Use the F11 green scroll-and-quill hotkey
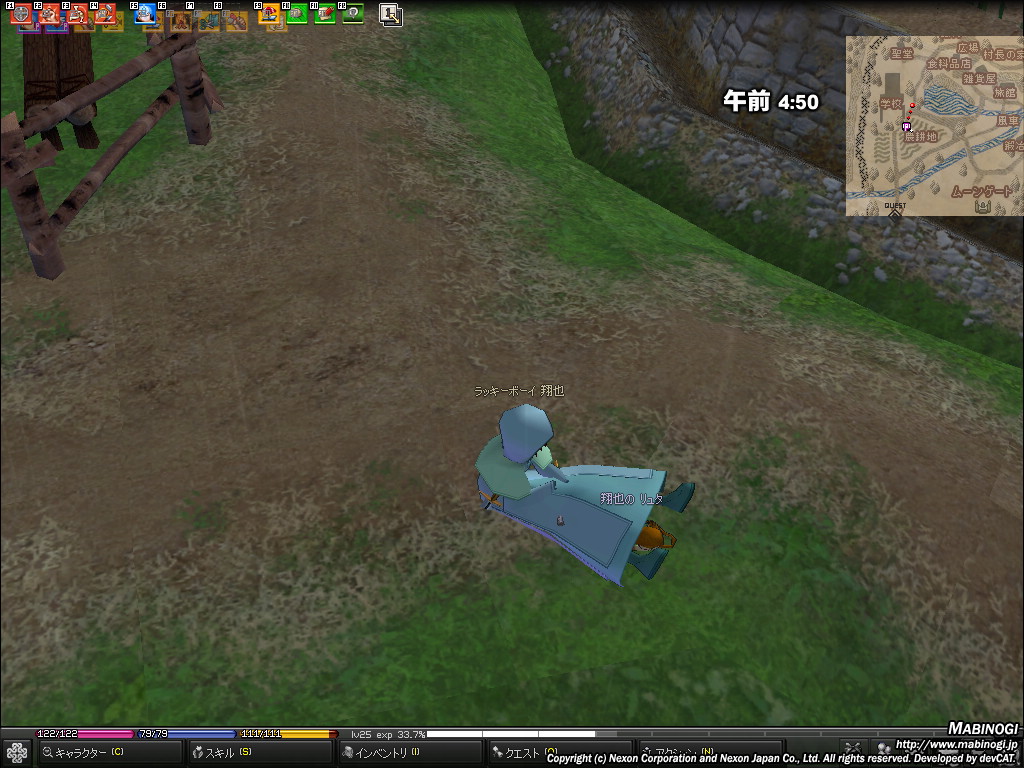The image size is (1024, 768). [x=325, y=14]
